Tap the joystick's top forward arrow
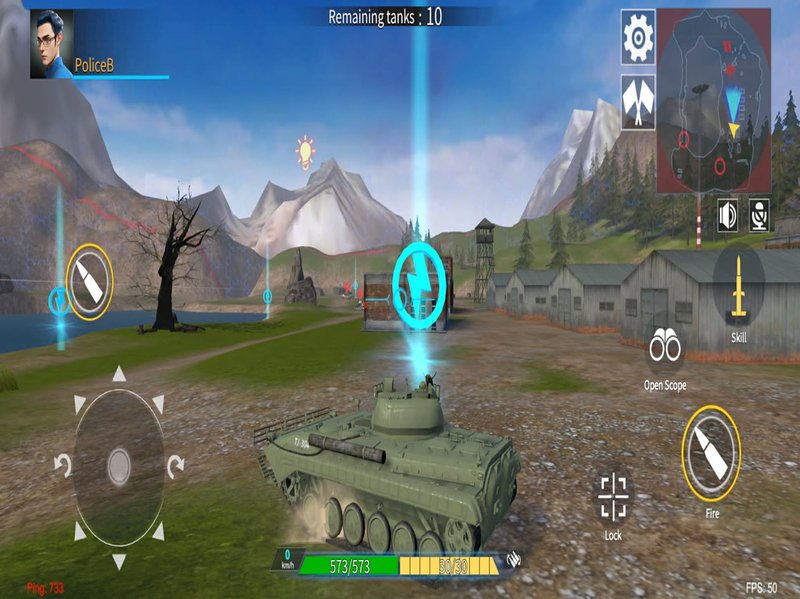800x599 pixels. pyautogui.click(x=119, y=375)
